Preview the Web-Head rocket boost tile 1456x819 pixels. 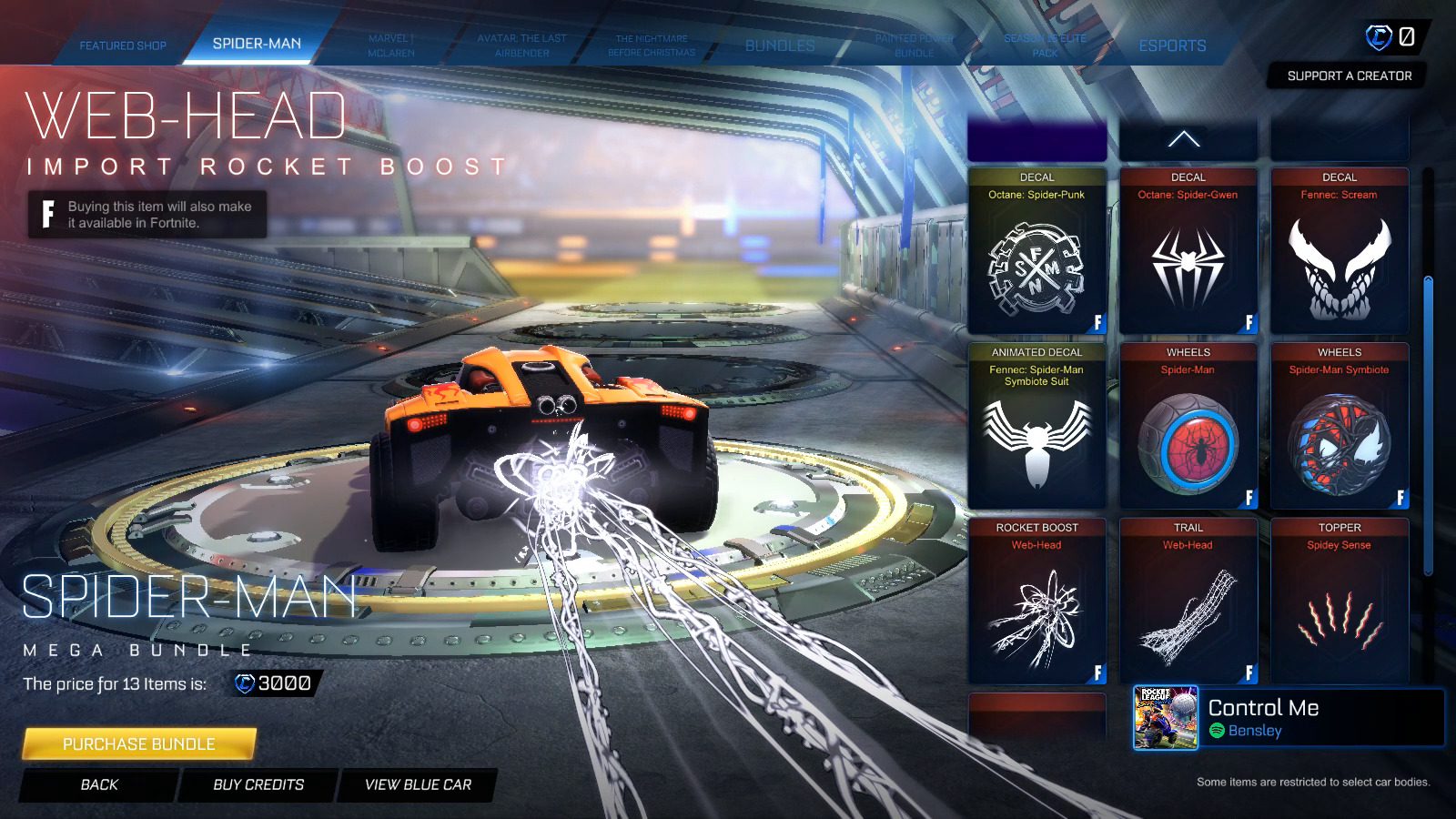point(1036,602)
